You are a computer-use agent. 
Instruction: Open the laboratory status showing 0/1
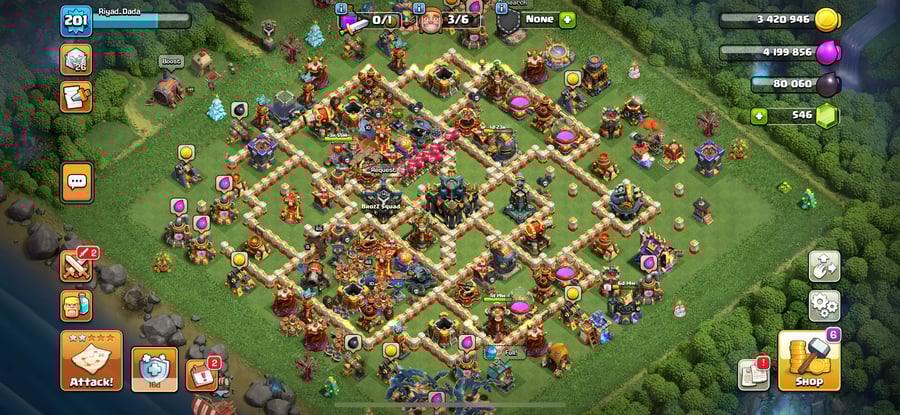click(x=372, y=20)
